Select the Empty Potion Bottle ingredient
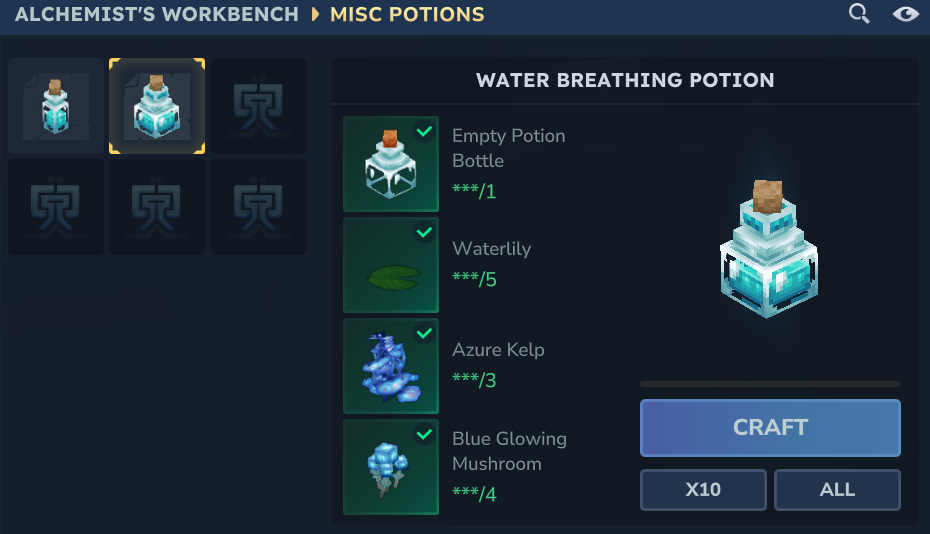The image size is (930, 534). pyautogui.click(x=391, y=164)
